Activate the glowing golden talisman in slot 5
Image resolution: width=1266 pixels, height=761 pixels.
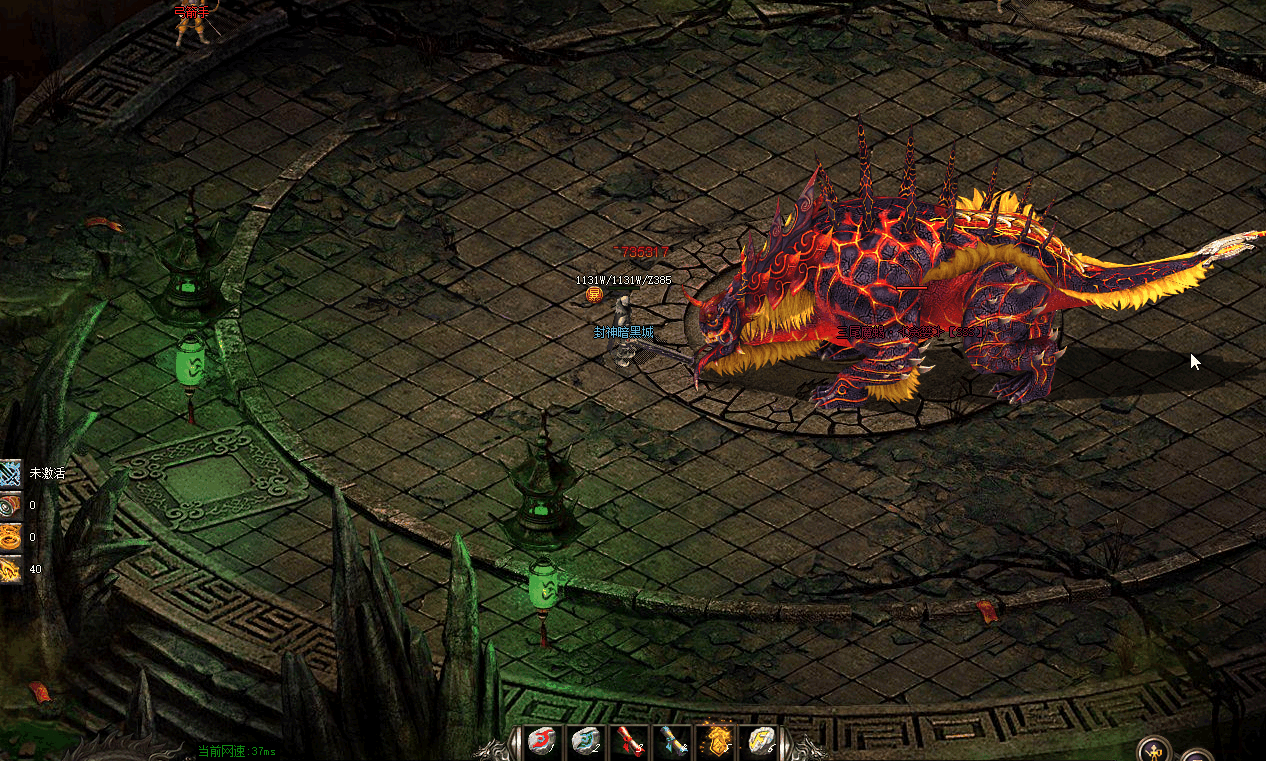pyautogui.click(x=717, y=742)
